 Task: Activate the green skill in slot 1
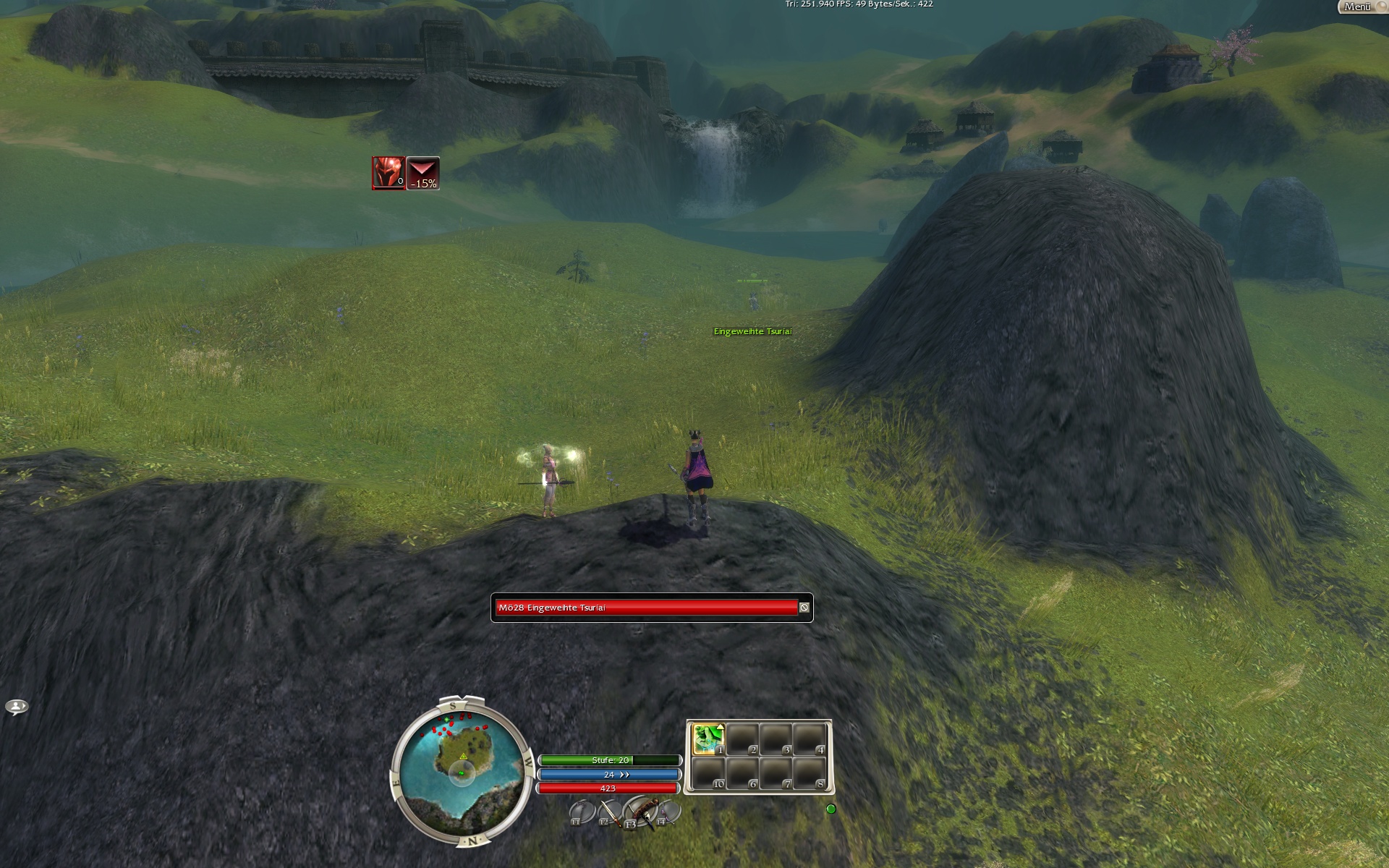pos(708,739)
